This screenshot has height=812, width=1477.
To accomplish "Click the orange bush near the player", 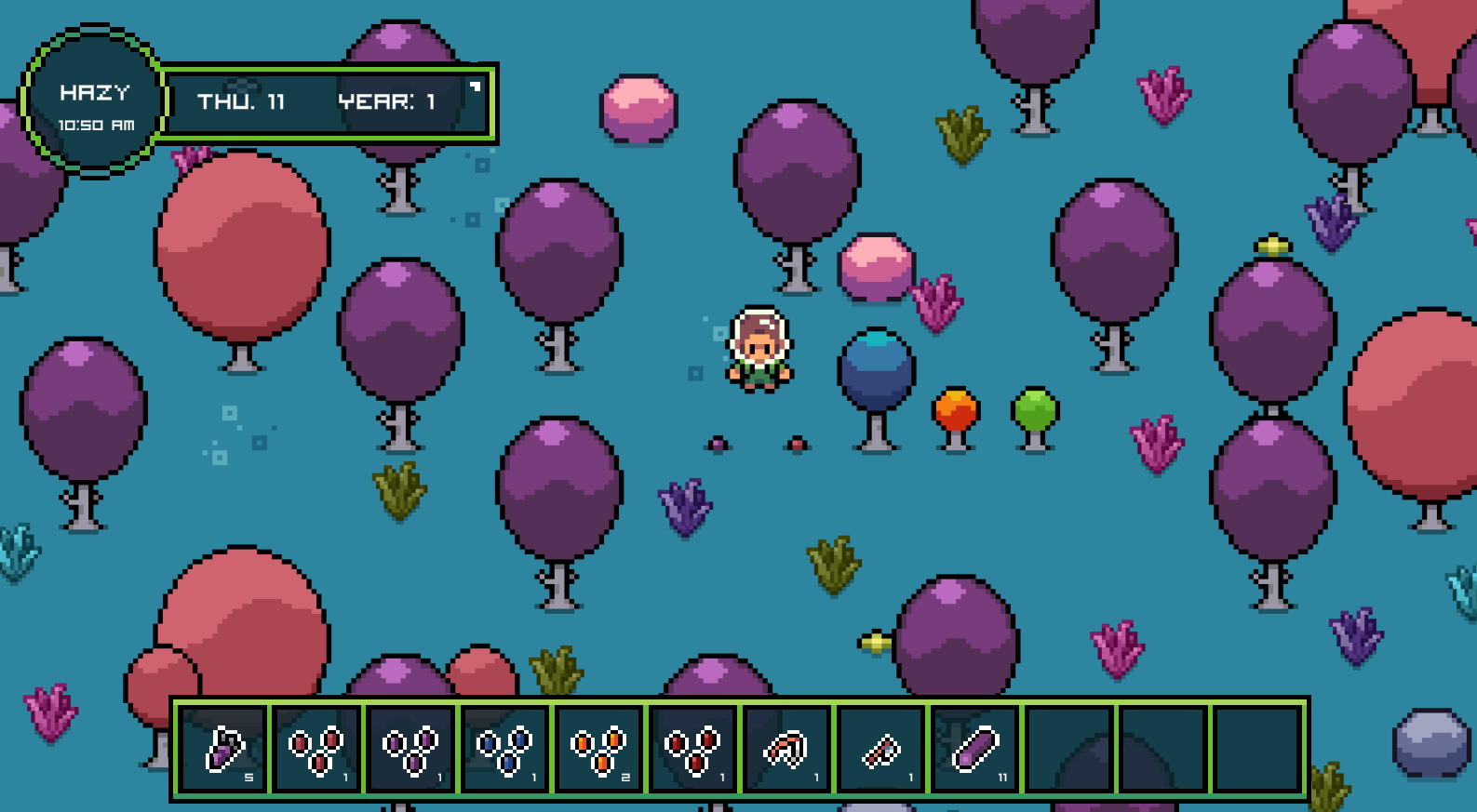I will [x=955, y=409].
